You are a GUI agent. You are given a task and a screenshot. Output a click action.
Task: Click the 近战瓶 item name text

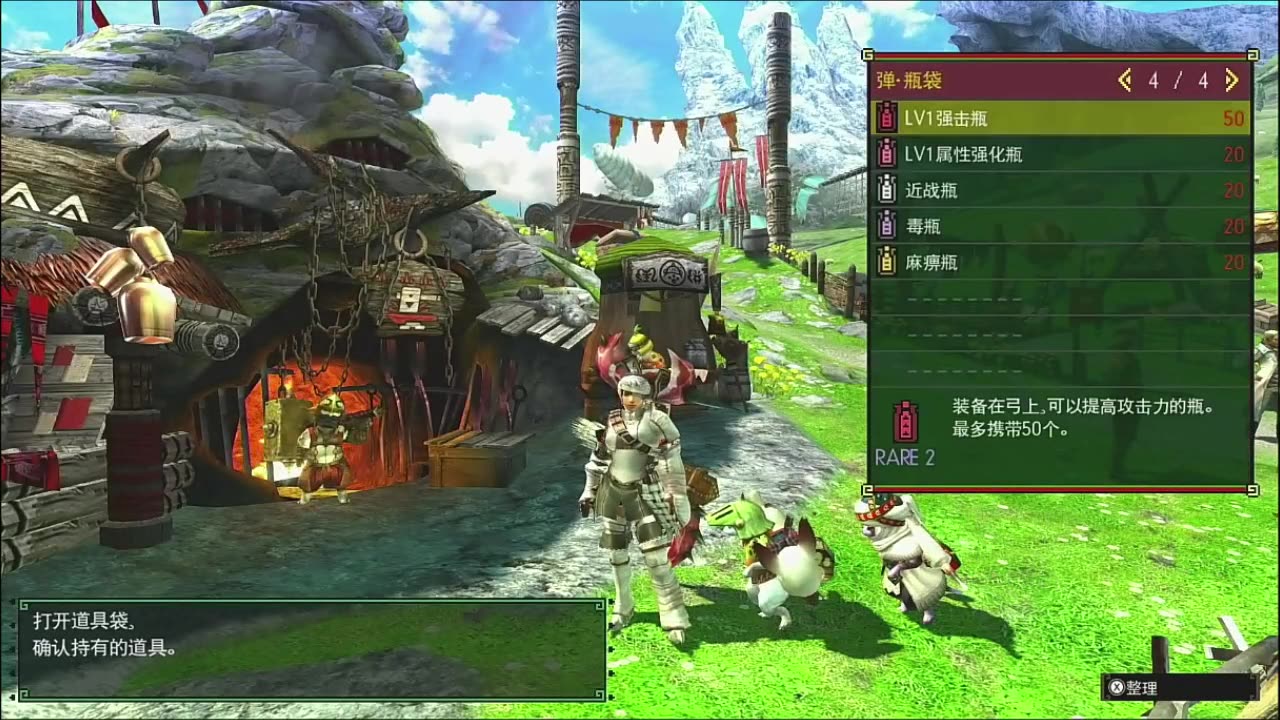click(x=935, y=192)
